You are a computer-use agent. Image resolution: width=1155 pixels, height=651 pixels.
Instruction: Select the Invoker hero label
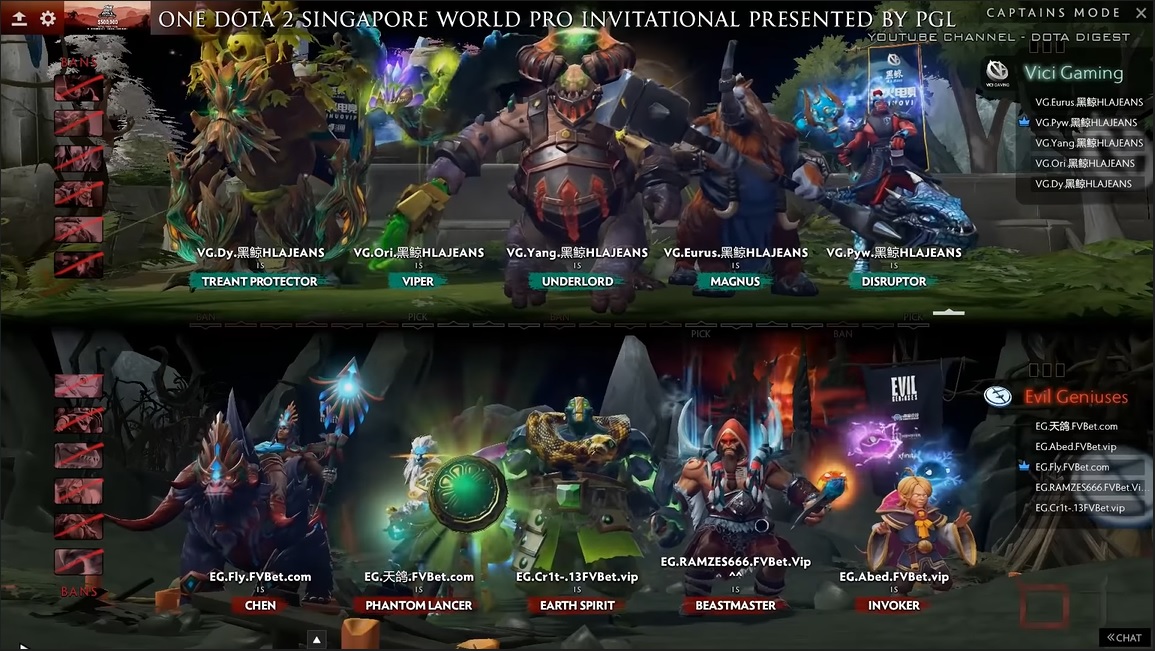(893, 605)
